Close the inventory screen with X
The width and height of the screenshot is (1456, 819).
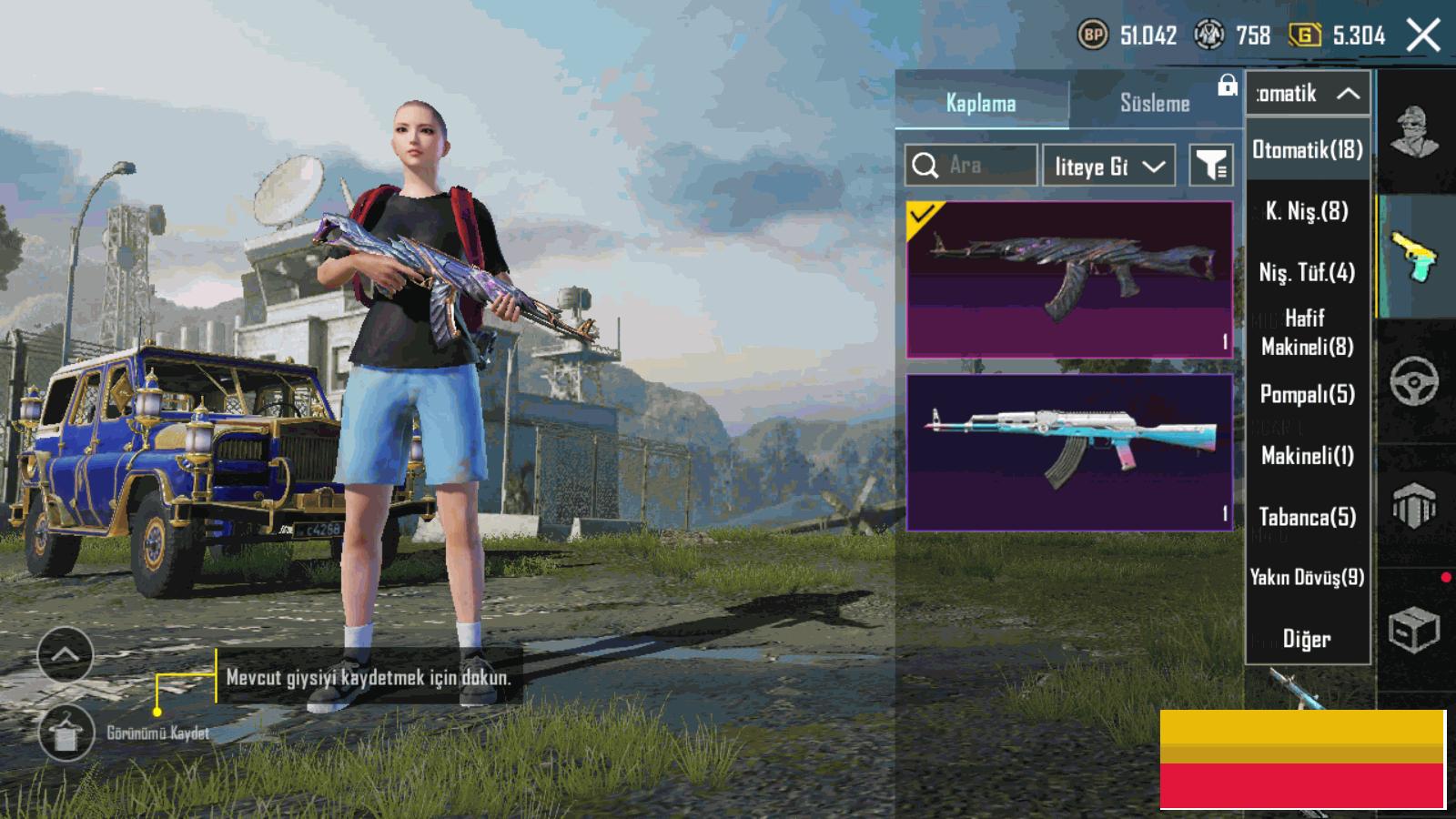pos(1423,36)
